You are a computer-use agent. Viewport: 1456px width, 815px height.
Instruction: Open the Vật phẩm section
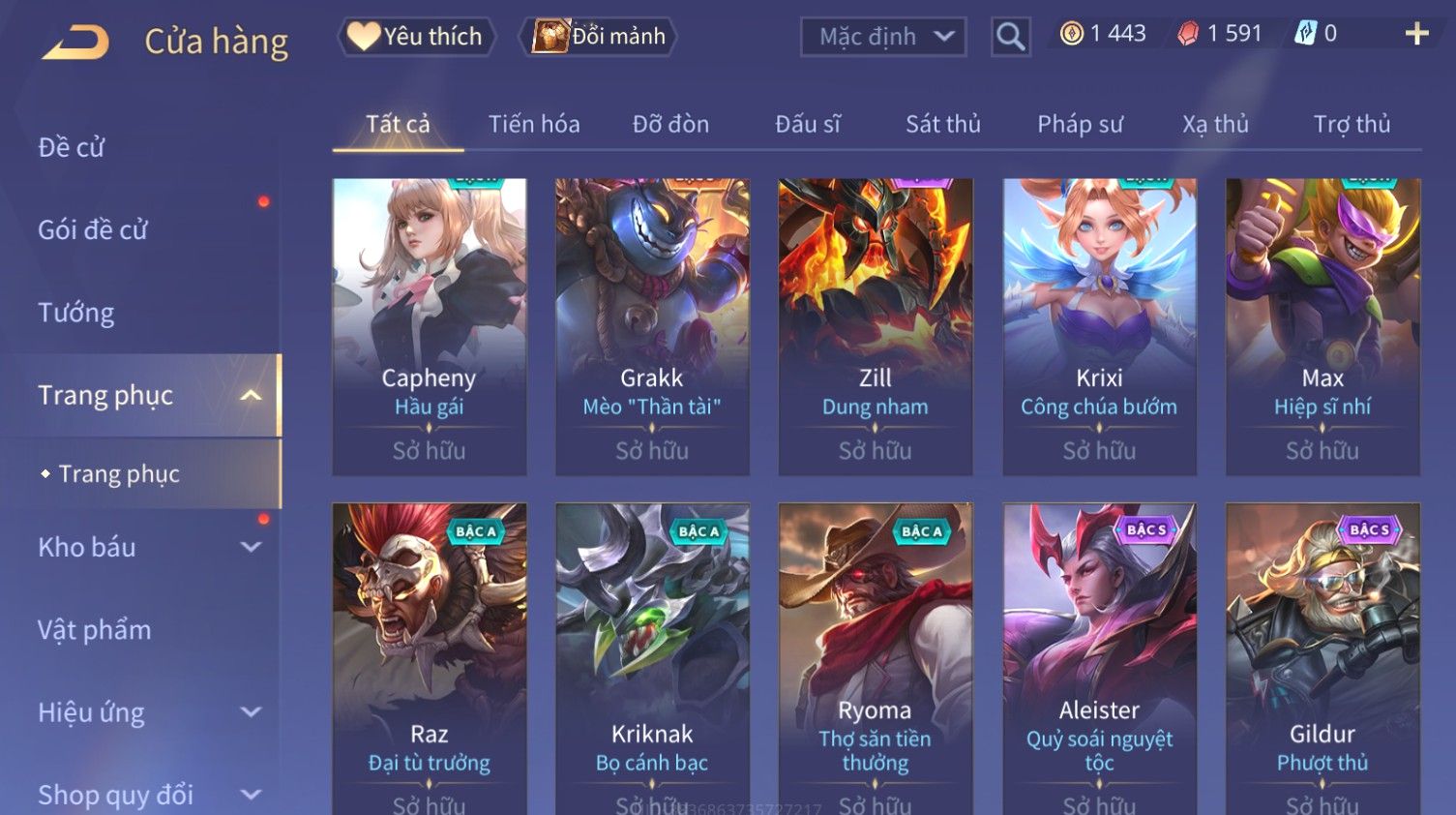95,630
